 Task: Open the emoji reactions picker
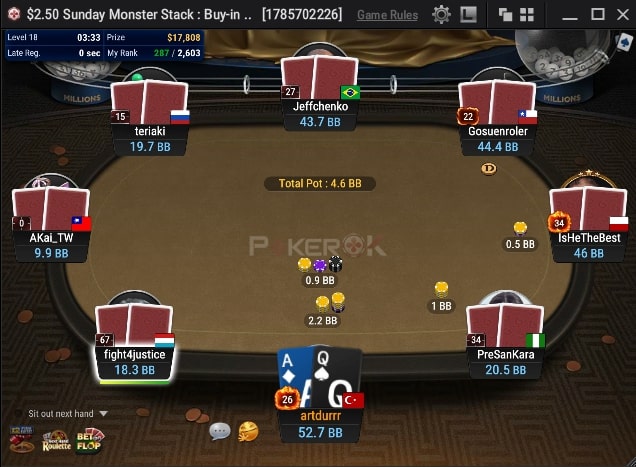tap(248, 431)
